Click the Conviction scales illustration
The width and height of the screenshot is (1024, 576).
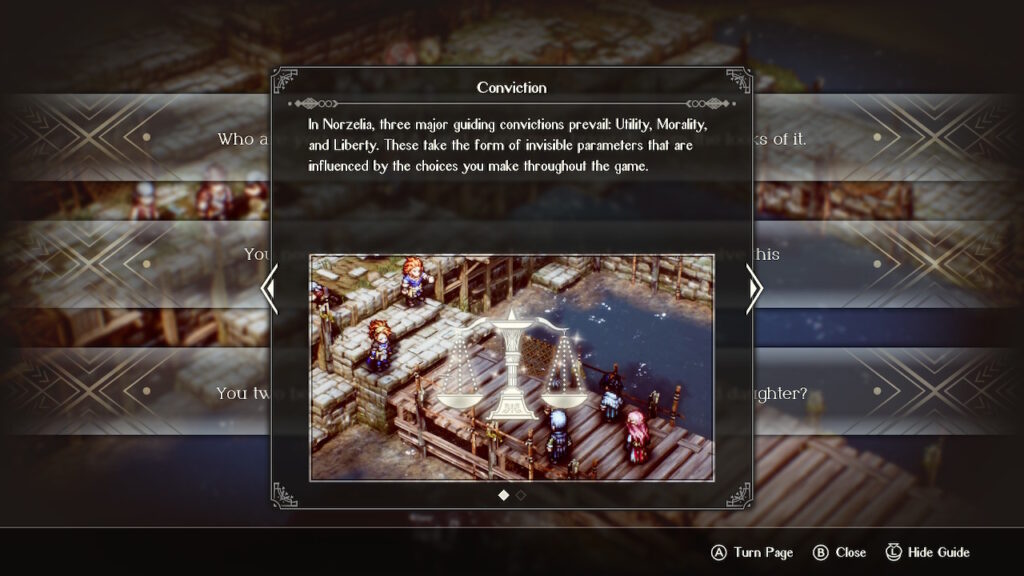click(511, 366)
